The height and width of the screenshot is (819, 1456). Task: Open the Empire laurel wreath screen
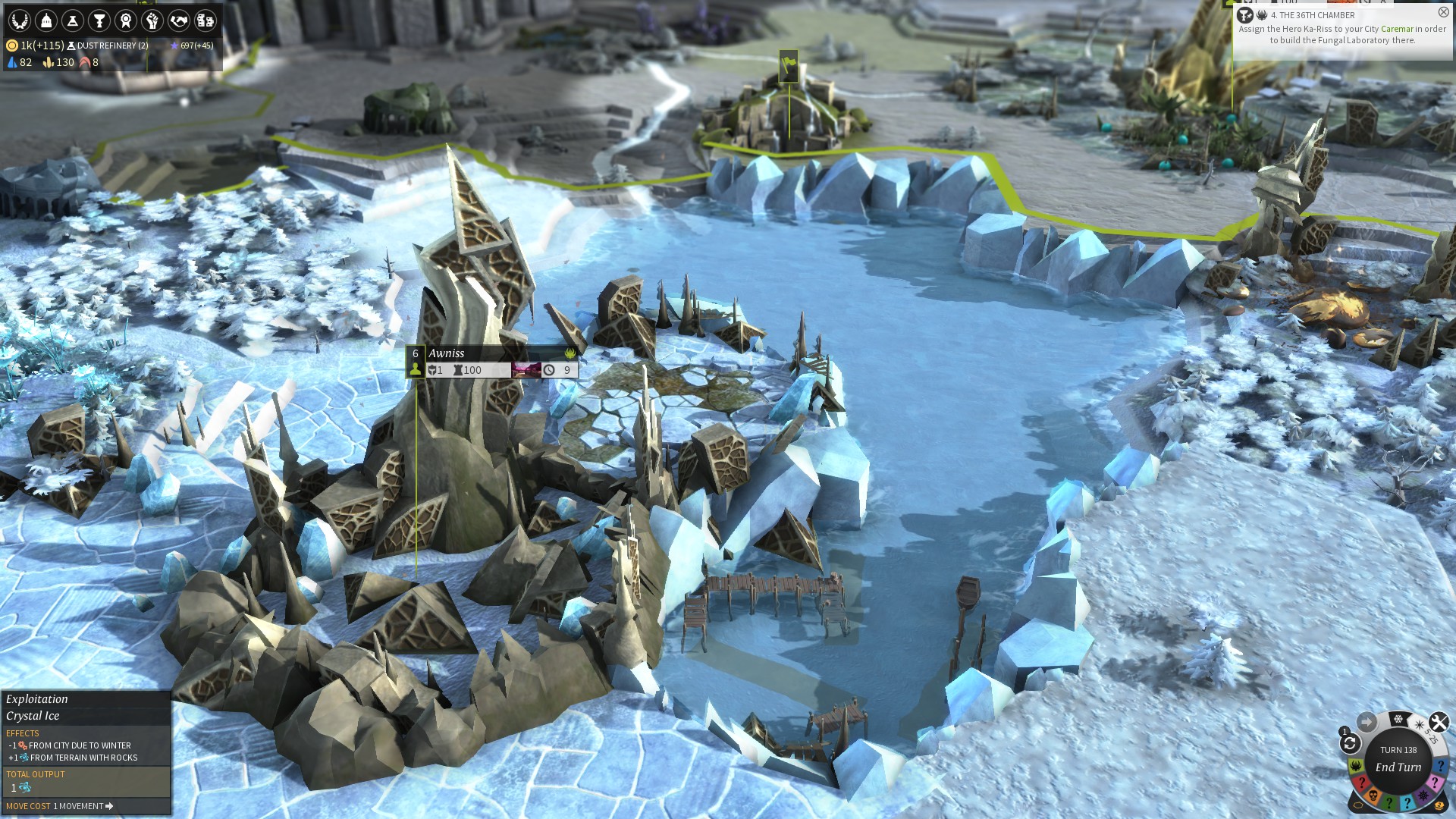pos(20,20)
